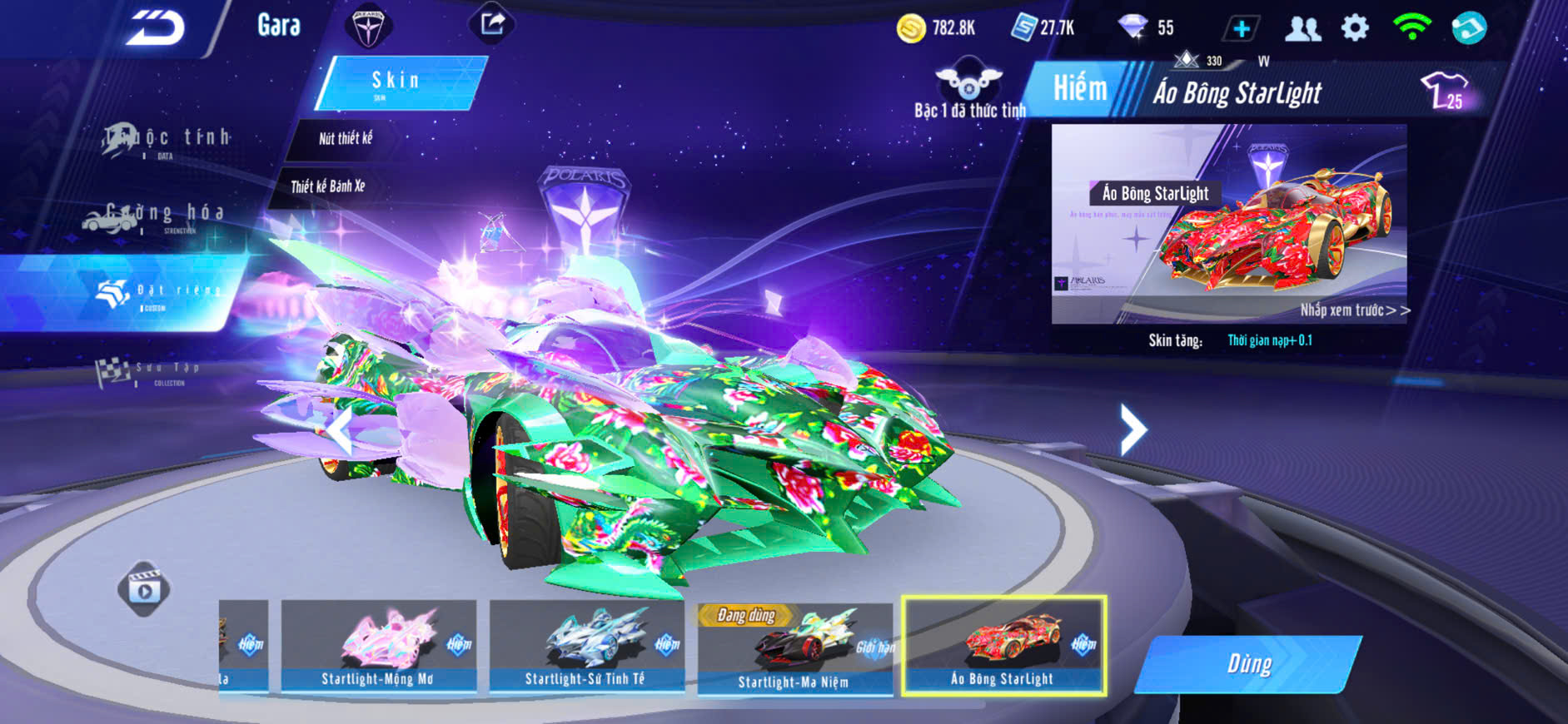Select the Nút thiết kế option
This screenshot has height=724, width=1568.
[346, 139]
